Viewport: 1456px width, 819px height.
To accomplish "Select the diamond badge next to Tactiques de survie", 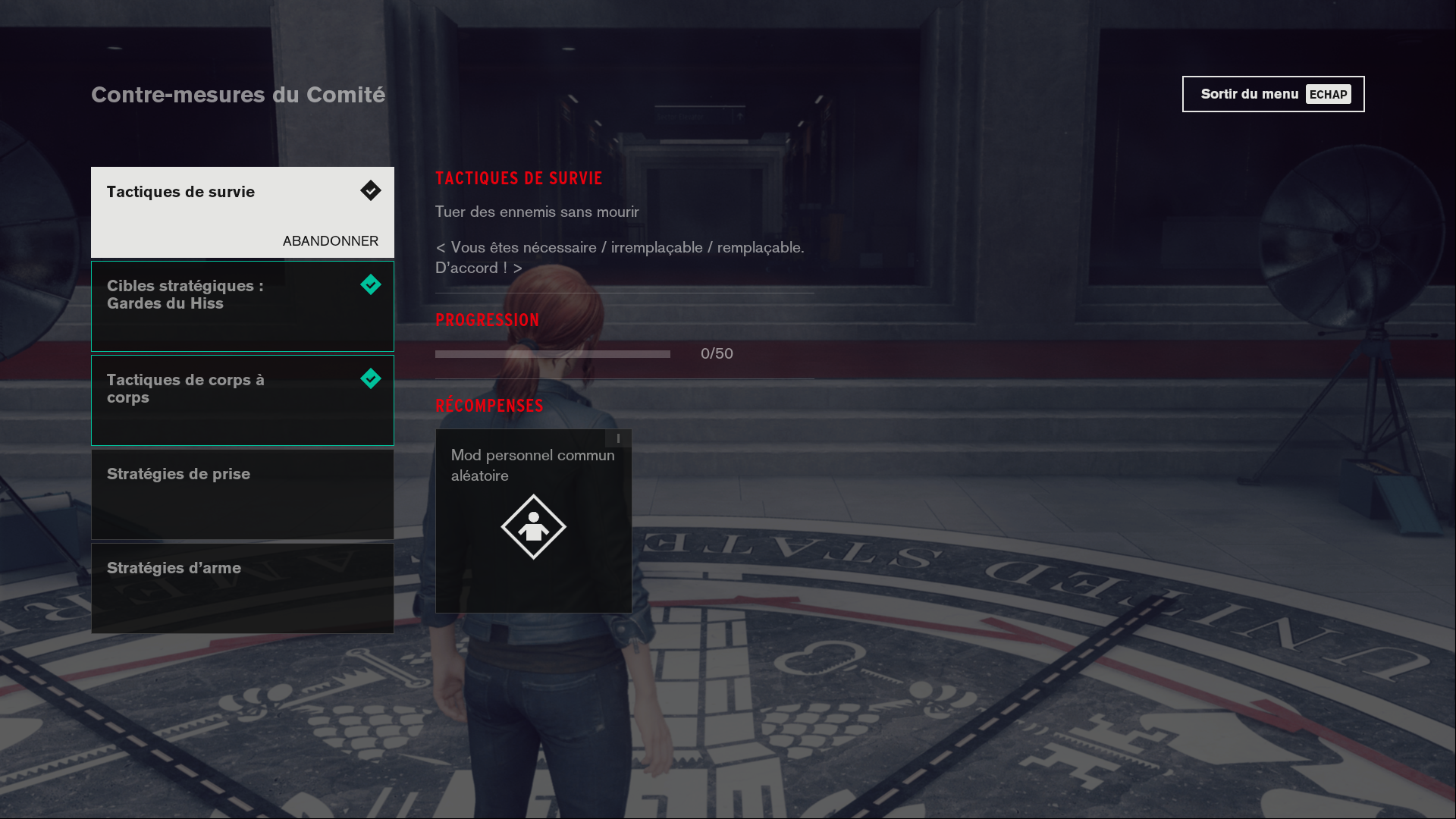I will coord(371,191).
